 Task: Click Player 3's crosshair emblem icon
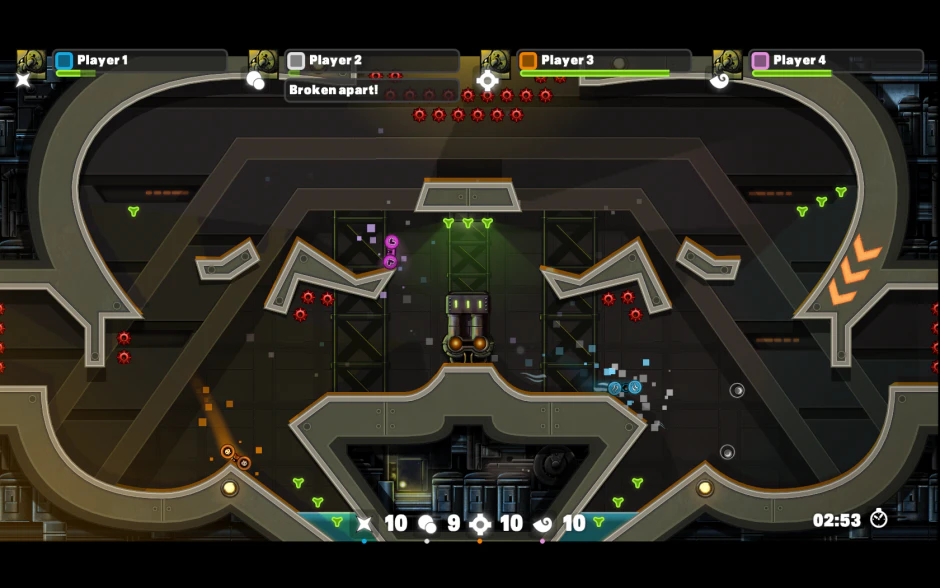(487, 81)
